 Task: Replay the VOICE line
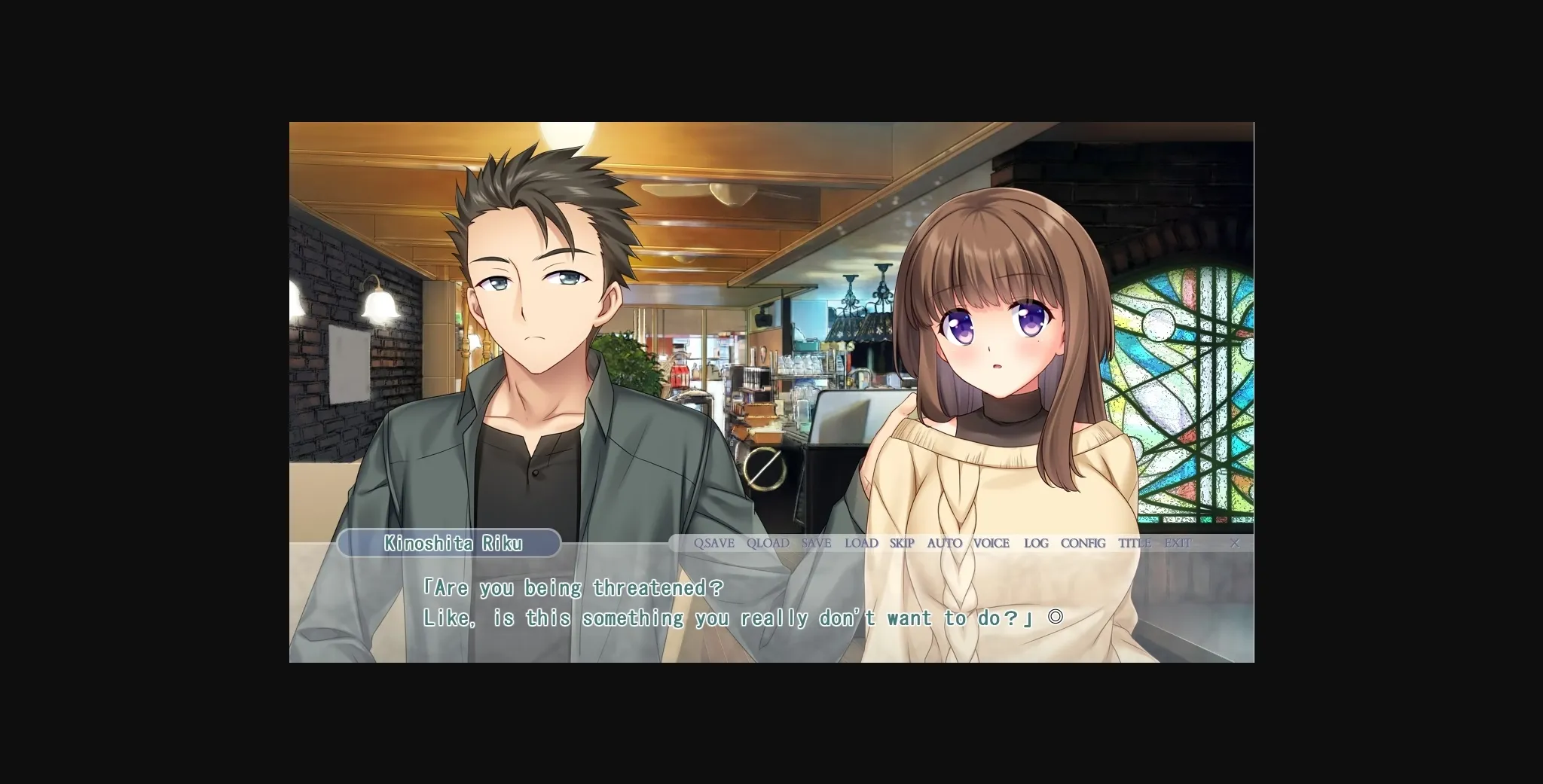[991, 543]
